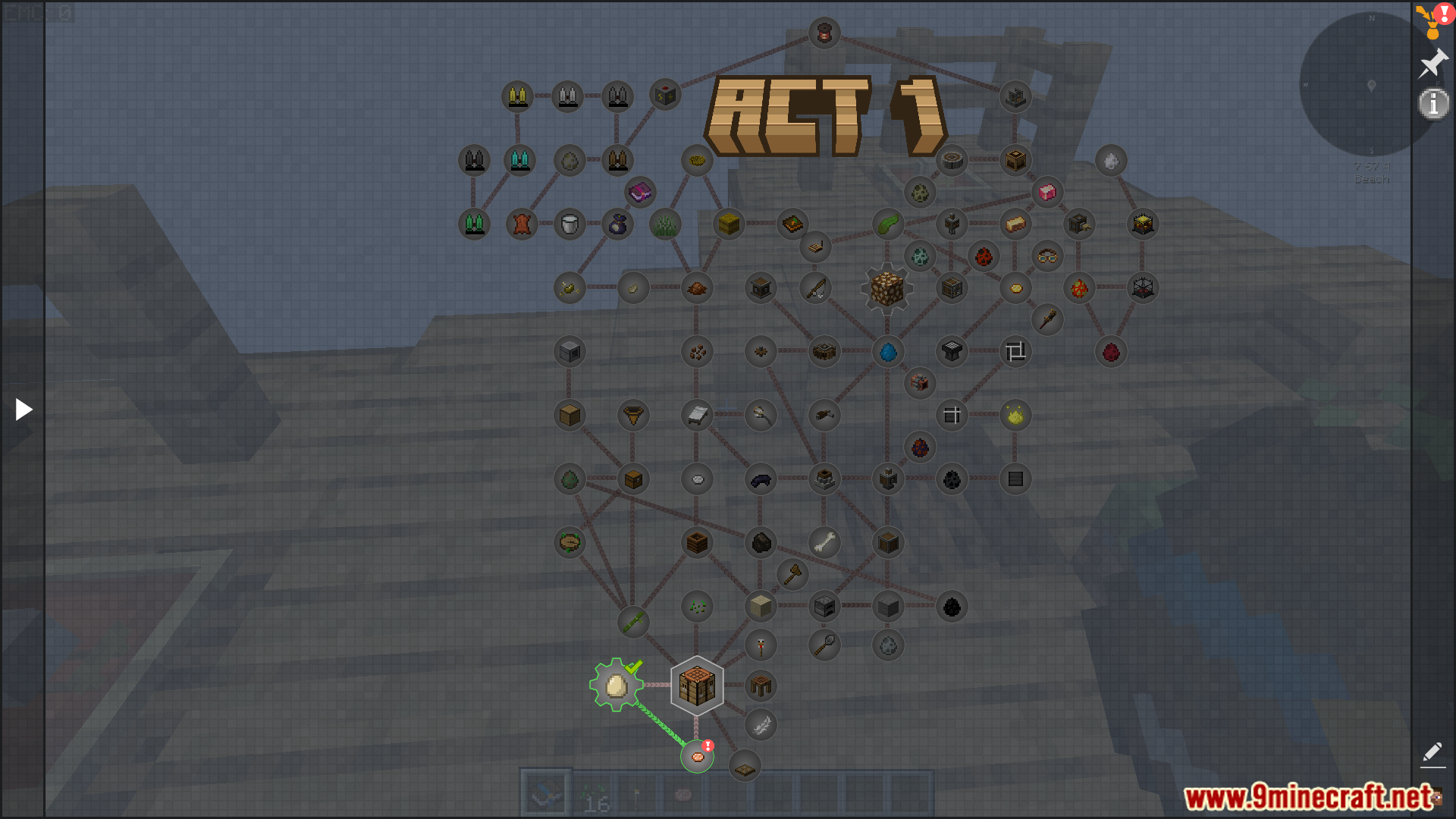Image resolution: width=1456 pixels, height=819 pixels.
Task: Select the fishing rod advancement icon
Action: tap(814, 288)
